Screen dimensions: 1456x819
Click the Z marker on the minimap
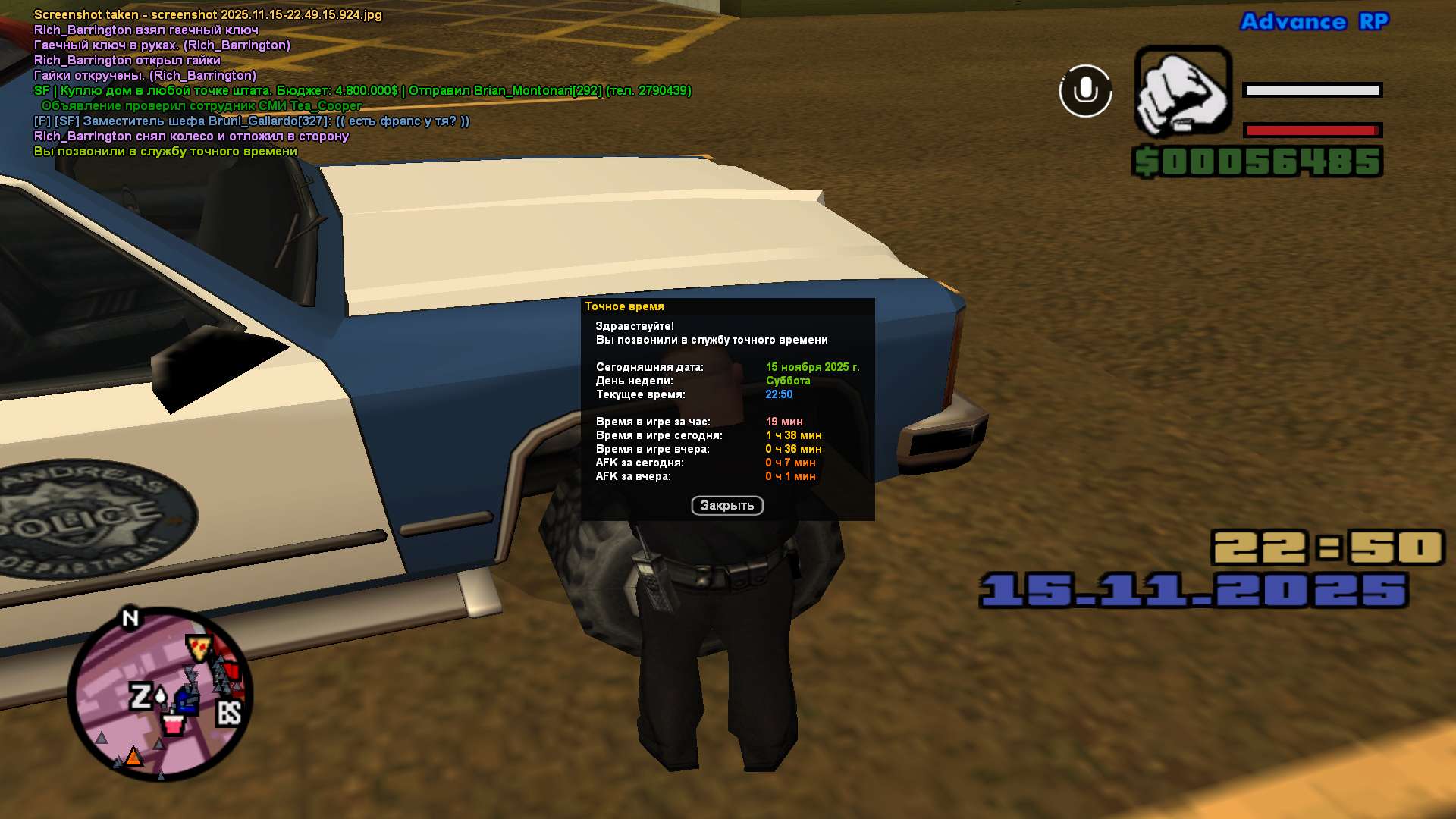tap(141, 696)
